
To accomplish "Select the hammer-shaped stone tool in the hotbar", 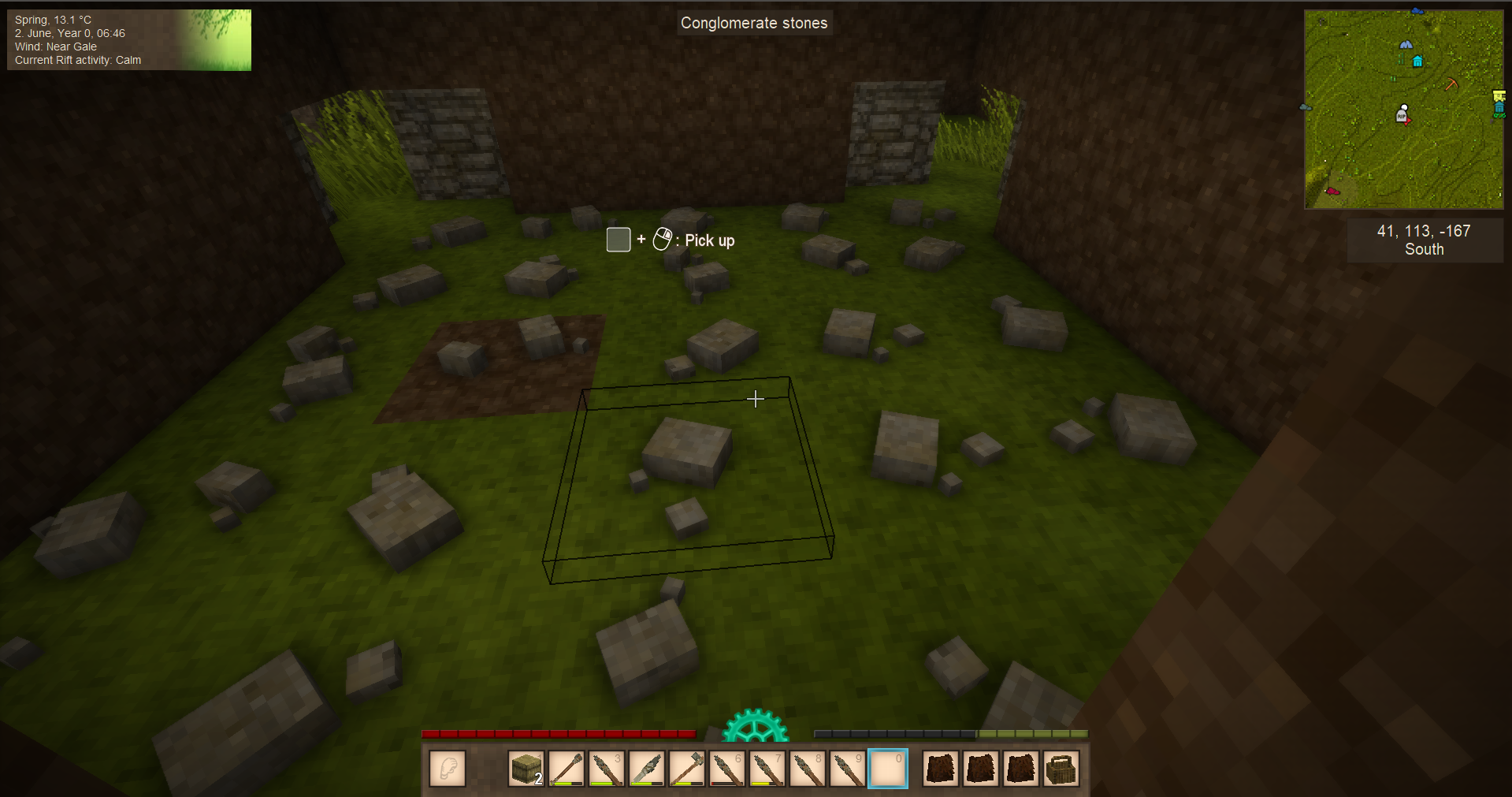I will [687, 769].
